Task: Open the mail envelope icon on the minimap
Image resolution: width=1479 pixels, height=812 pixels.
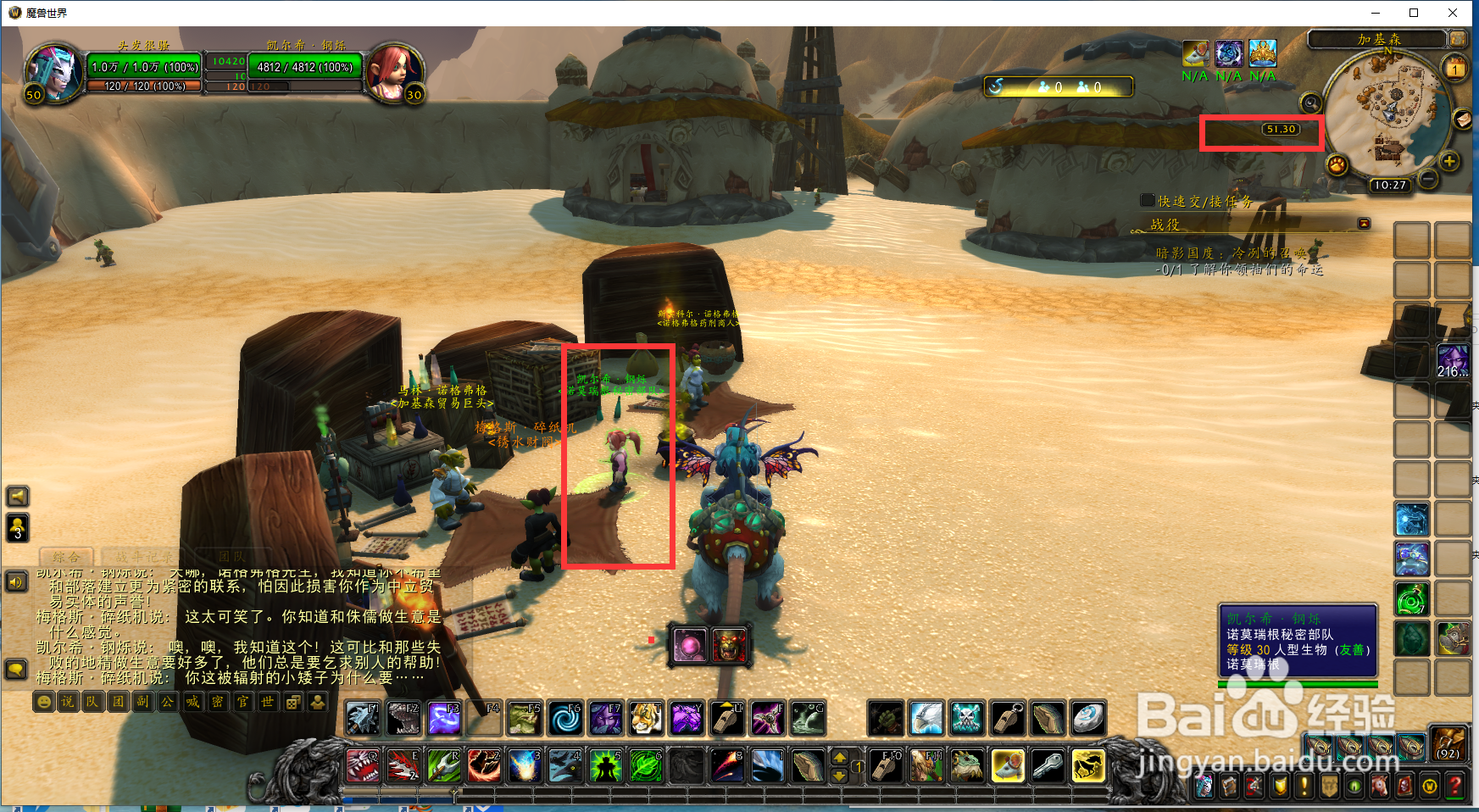Action: click(x=1463, y=120)
